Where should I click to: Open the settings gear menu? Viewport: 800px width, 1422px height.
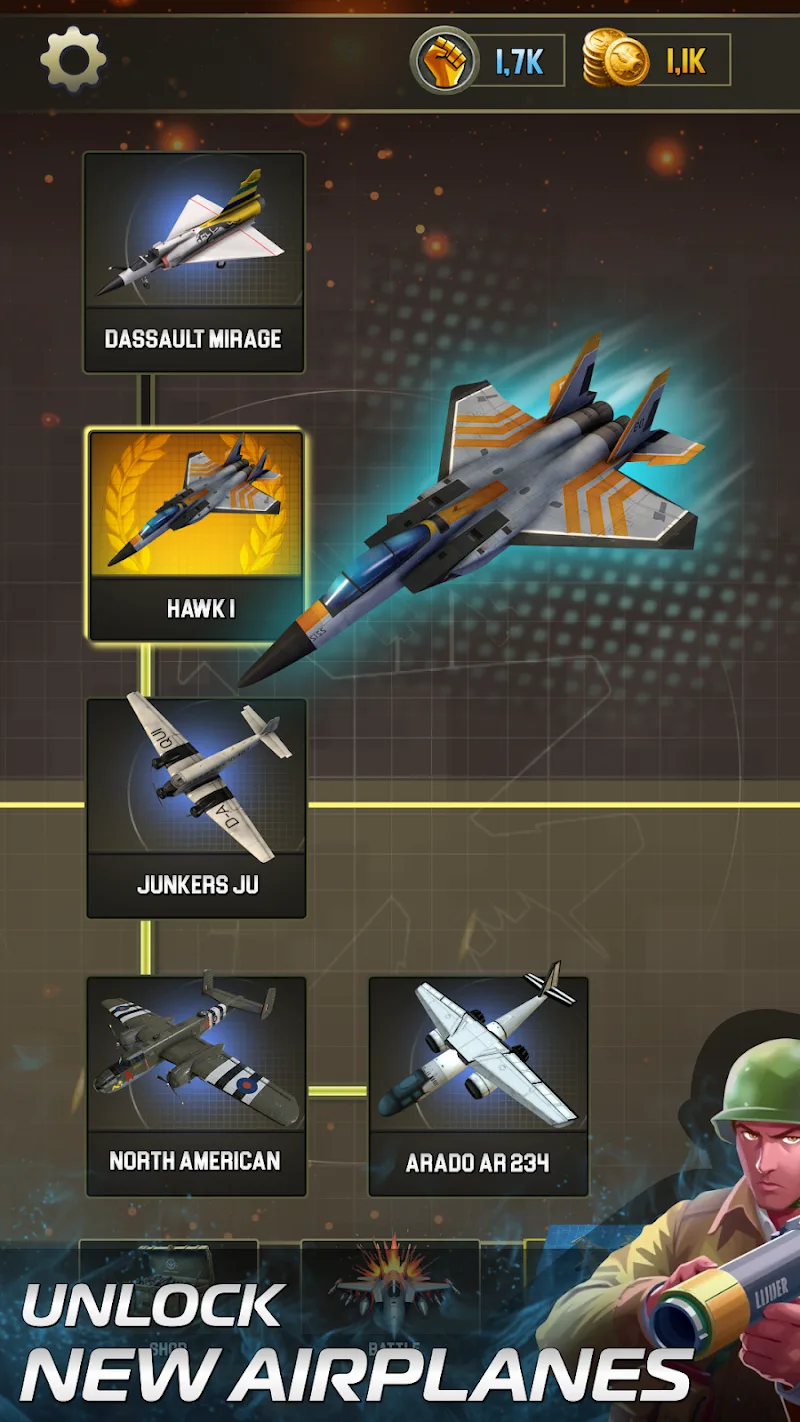(73, 60)
